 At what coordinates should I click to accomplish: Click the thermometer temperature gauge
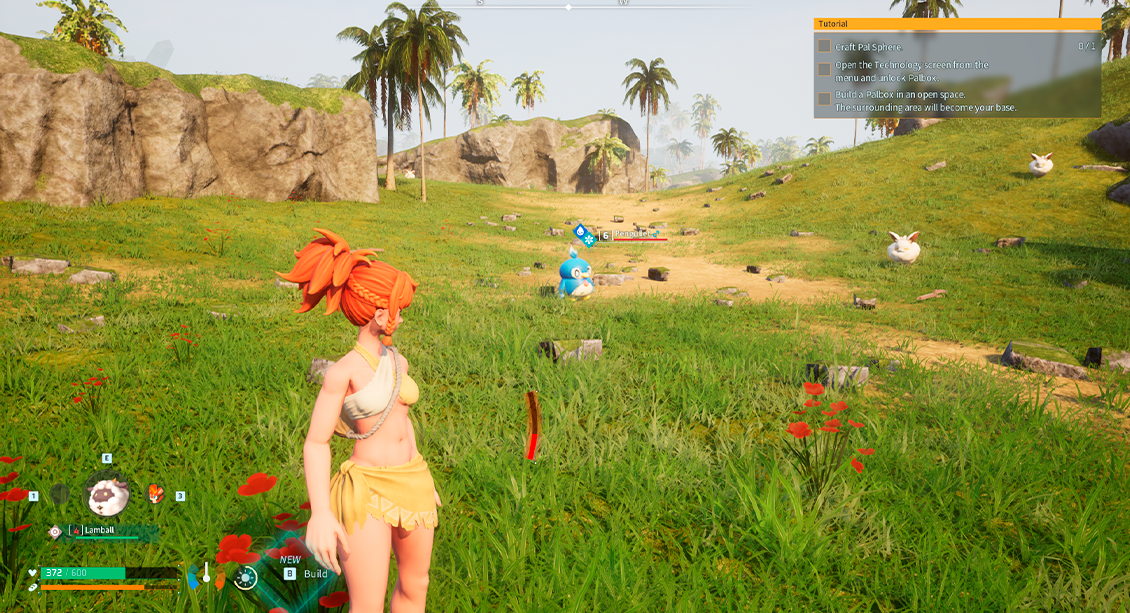pyautogui.click(x=207, y=573)
